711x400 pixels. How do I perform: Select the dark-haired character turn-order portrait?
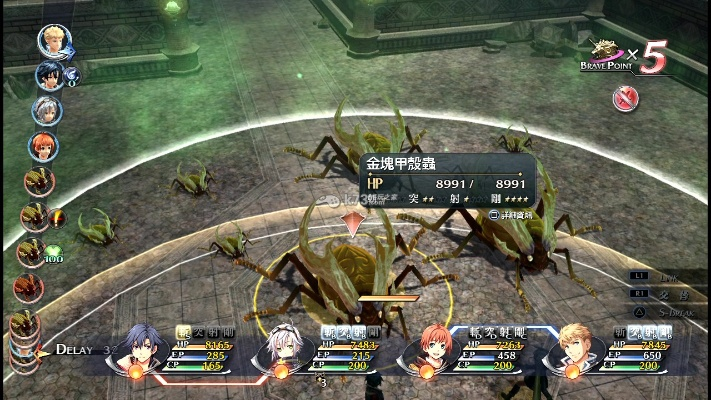click(49, 75)
